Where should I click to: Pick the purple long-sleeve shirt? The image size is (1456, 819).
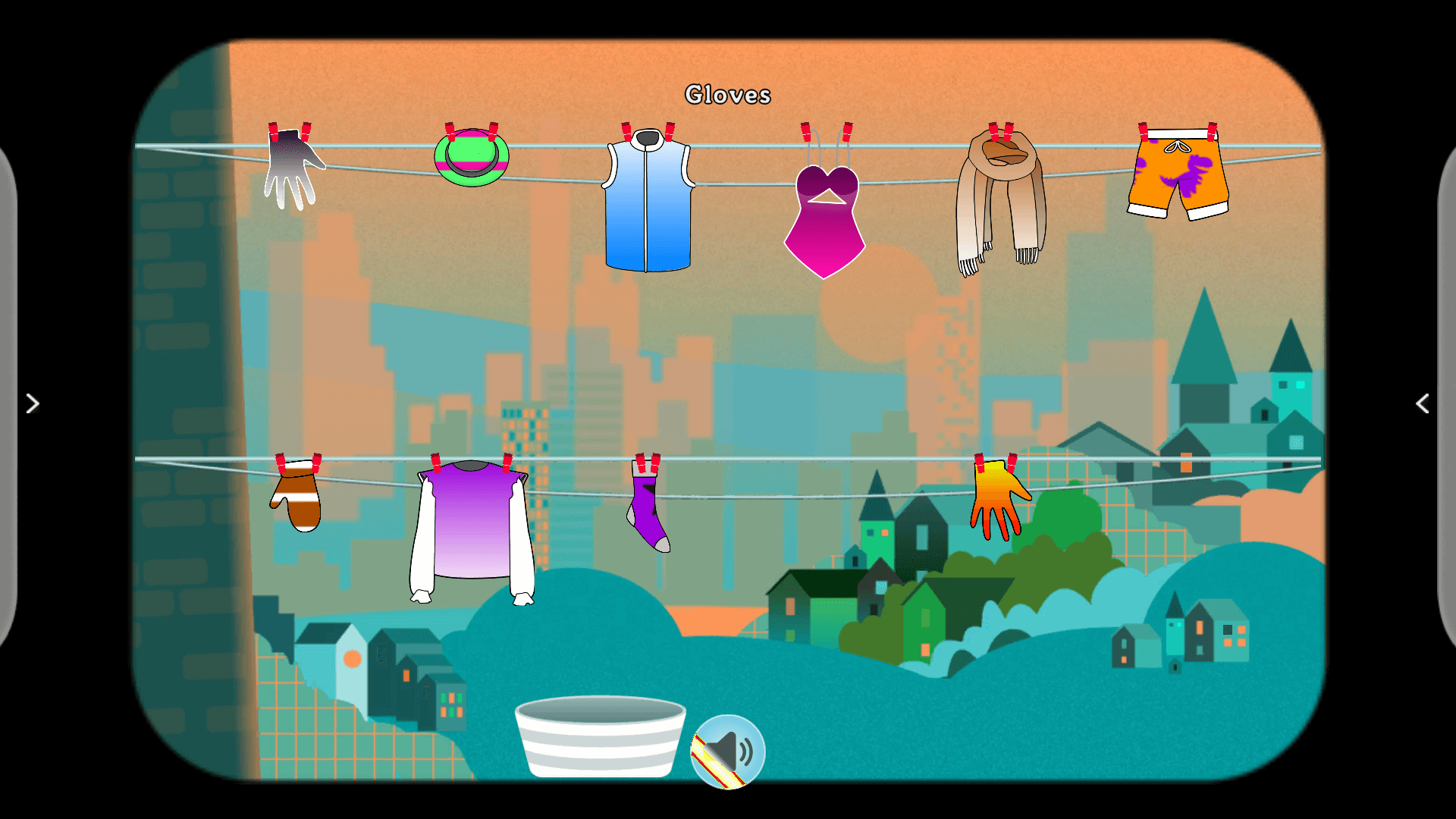tap(472, 527)
